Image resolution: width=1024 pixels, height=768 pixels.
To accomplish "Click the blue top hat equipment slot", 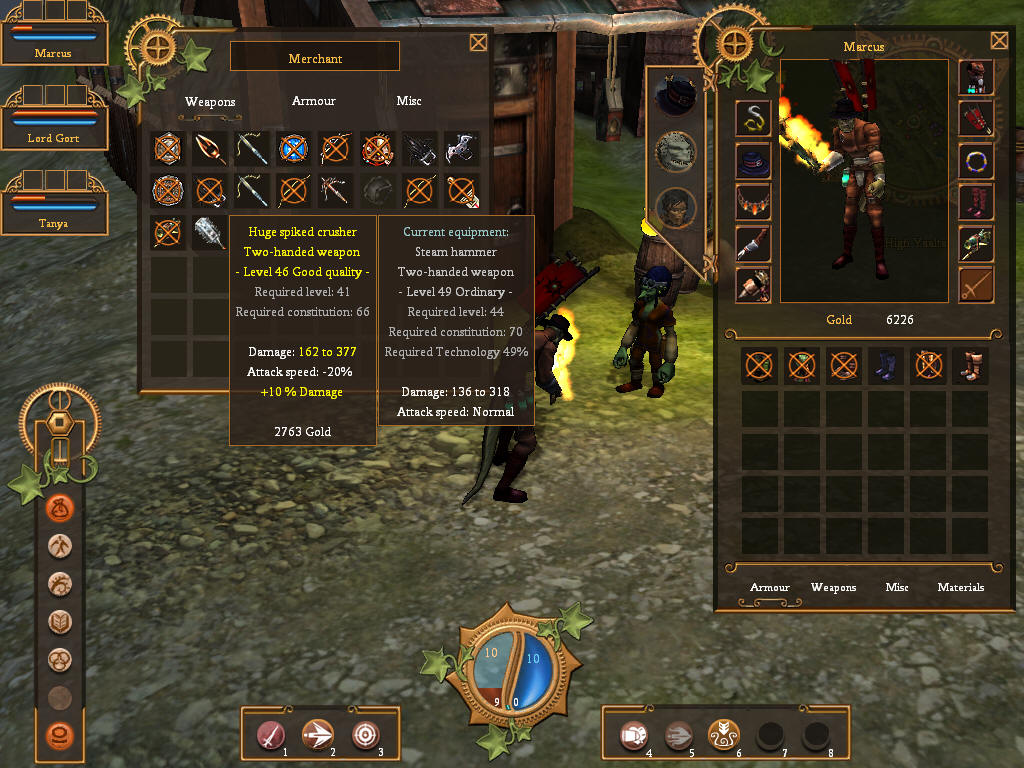I will pyautogui.click(x=753, y=160).
